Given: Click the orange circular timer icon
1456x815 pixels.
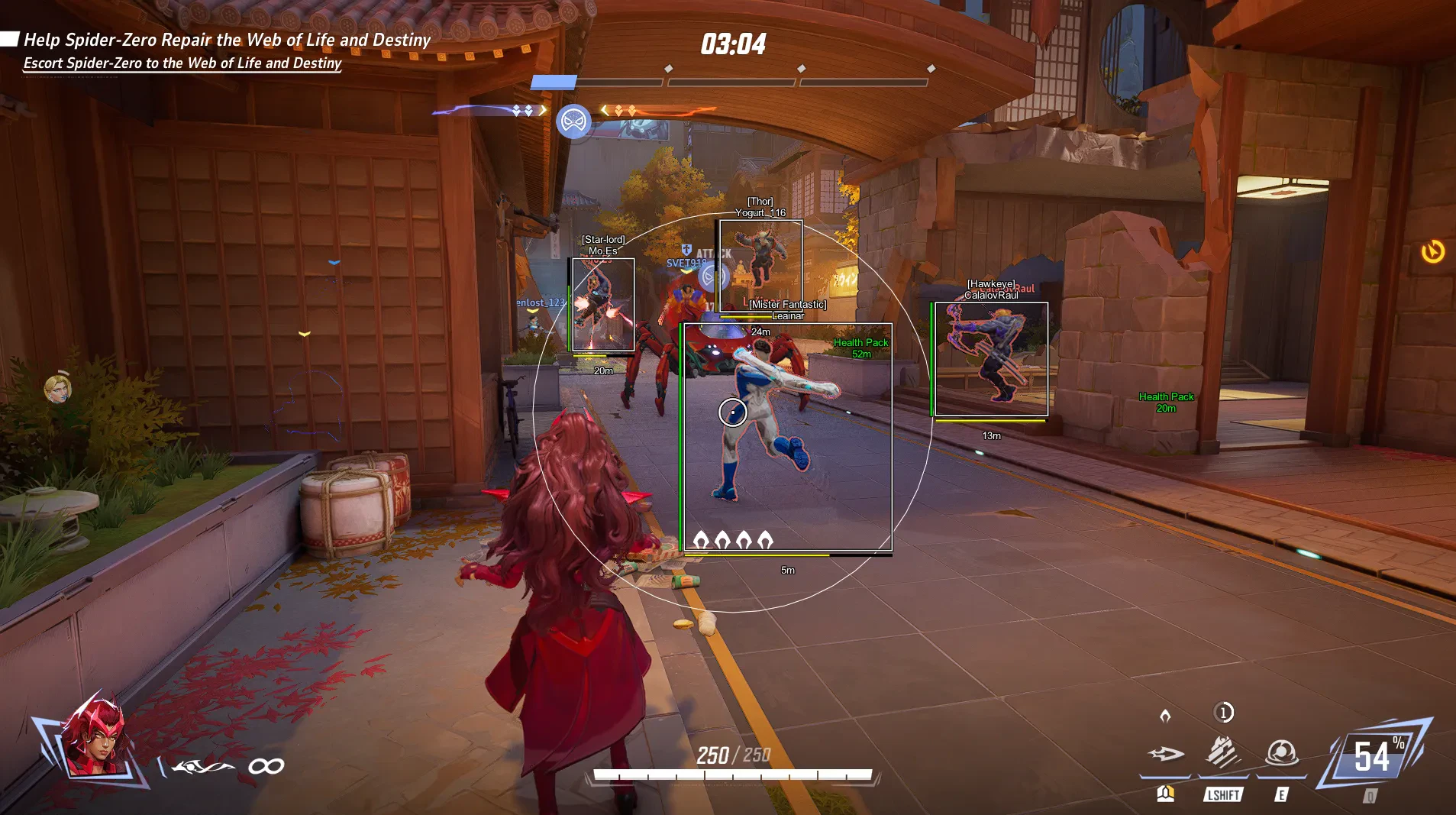Looking at the screenshot, I should (x=1432, y=251).
